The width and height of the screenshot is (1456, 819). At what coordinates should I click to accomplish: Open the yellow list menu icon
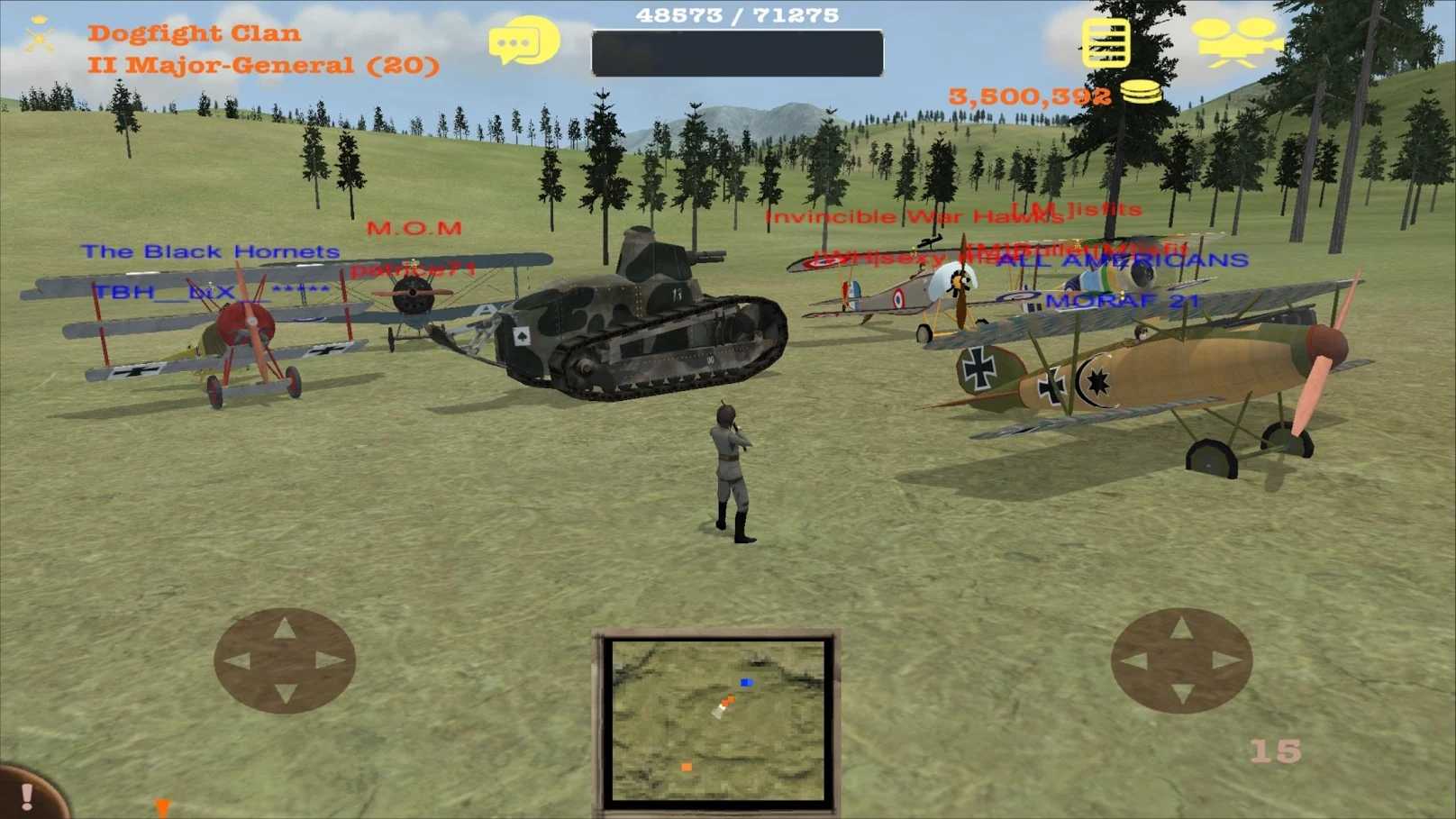click(x=1106, y=43)
